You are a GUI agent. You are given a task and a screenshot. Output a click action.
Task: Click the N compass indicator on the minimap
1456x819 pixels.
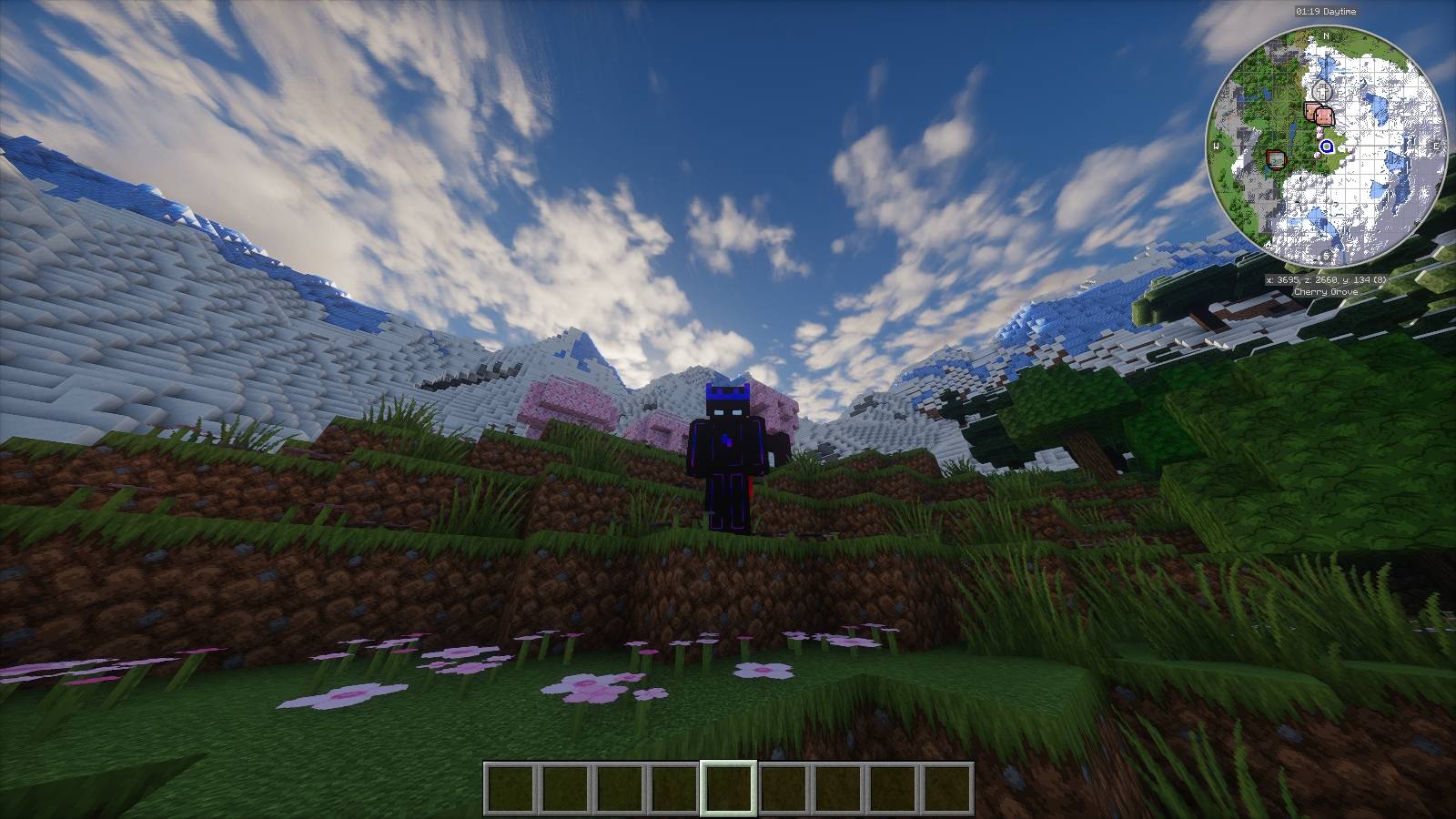1327,35
